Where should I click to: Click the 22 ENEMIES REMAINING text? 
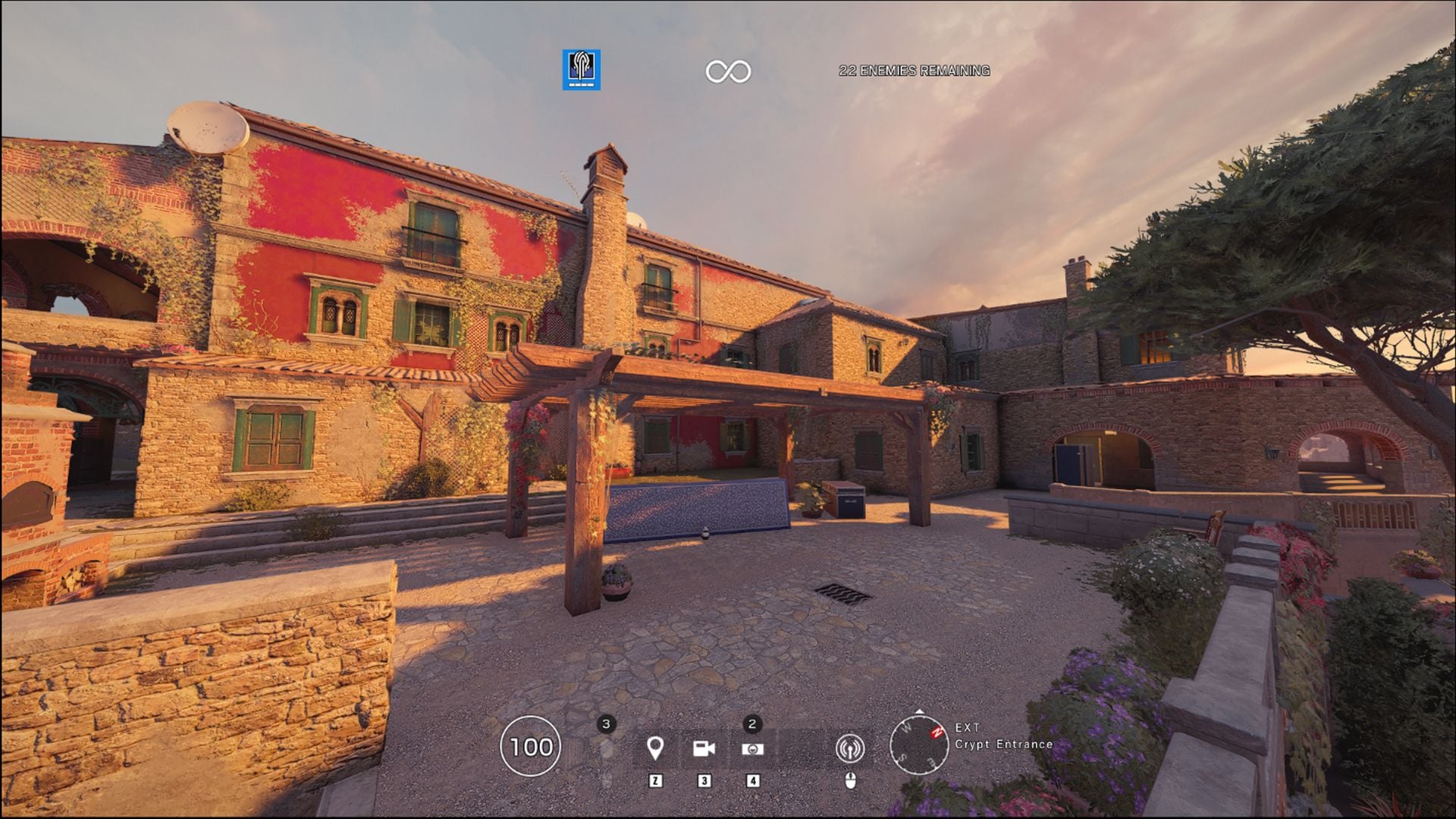click(x=914, y=72)
